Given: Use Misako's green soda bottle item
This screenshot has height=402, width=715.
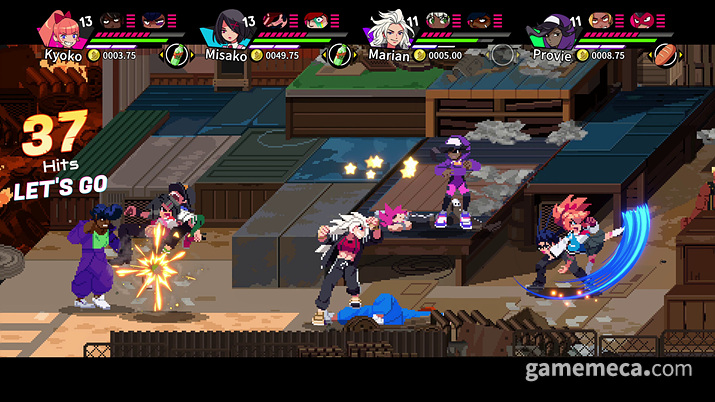Looking at the screenshot, I should [x=342, y=54].
